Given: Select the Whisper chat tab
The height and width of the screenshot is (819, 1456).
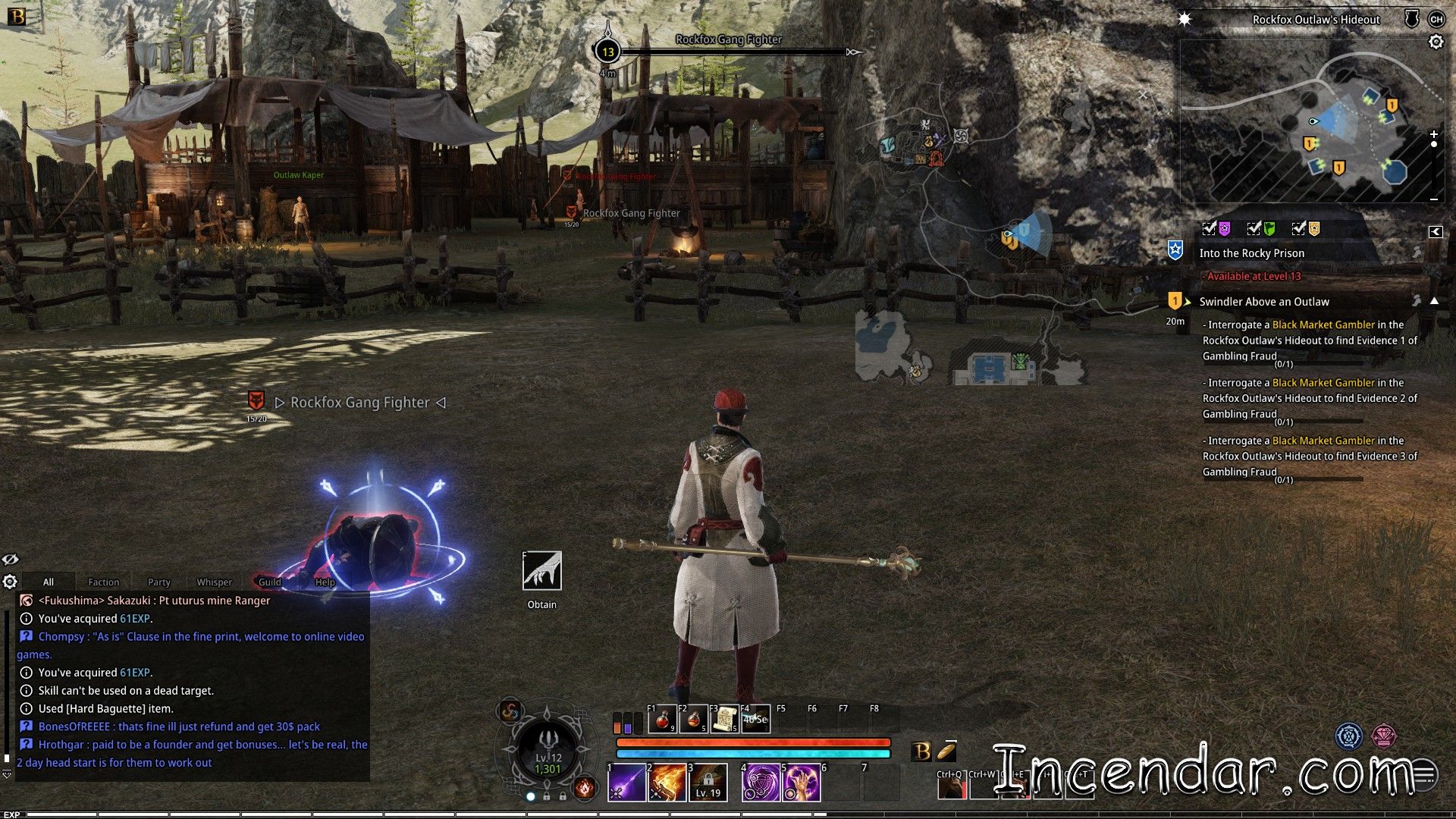Looking at the screenshot, I should [x=214, y=582].
